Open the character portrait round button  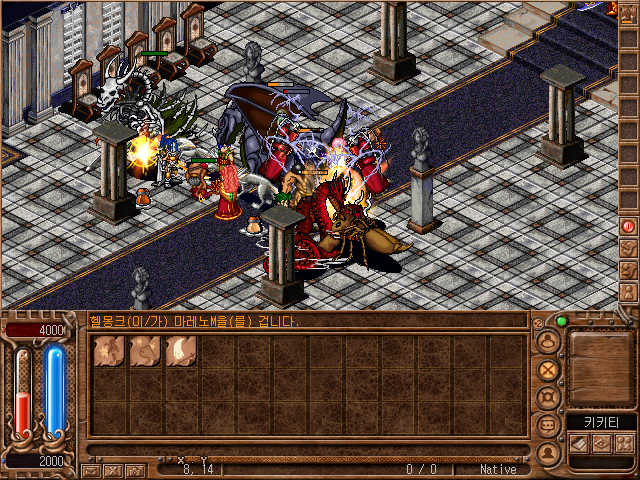[x=547, y=341]
